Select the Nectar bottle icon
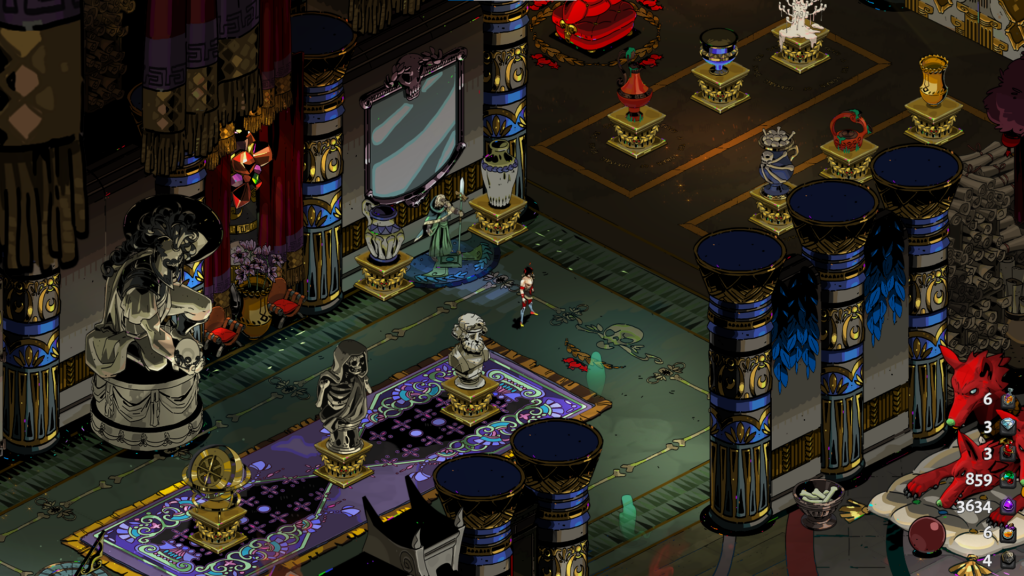The width and height of the screenshot is (1024, 576). pyautogui.click(x=1008, y=532)
